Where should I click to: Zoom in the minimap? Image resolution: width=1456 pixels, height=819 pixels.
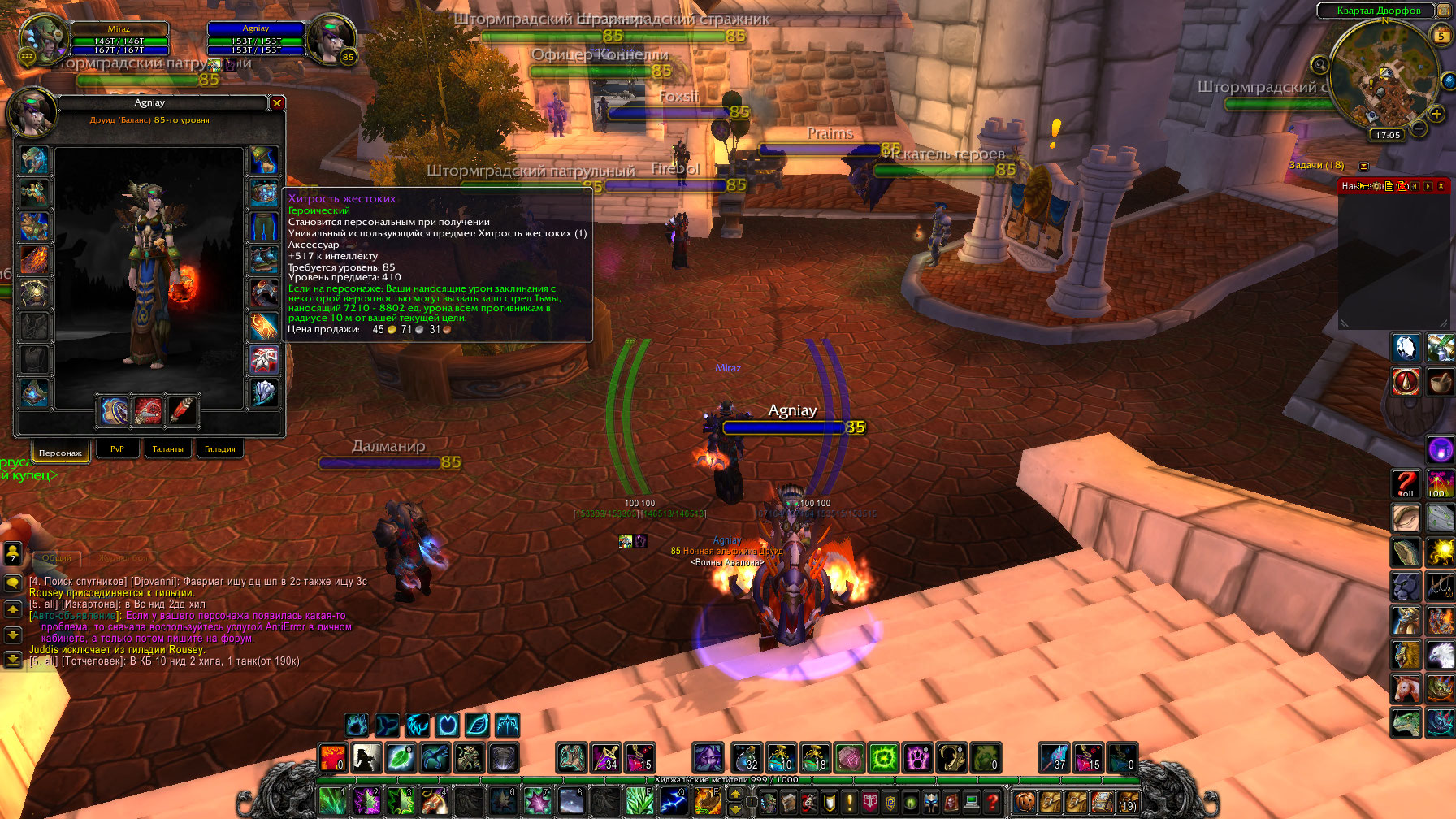[1436, 115]
